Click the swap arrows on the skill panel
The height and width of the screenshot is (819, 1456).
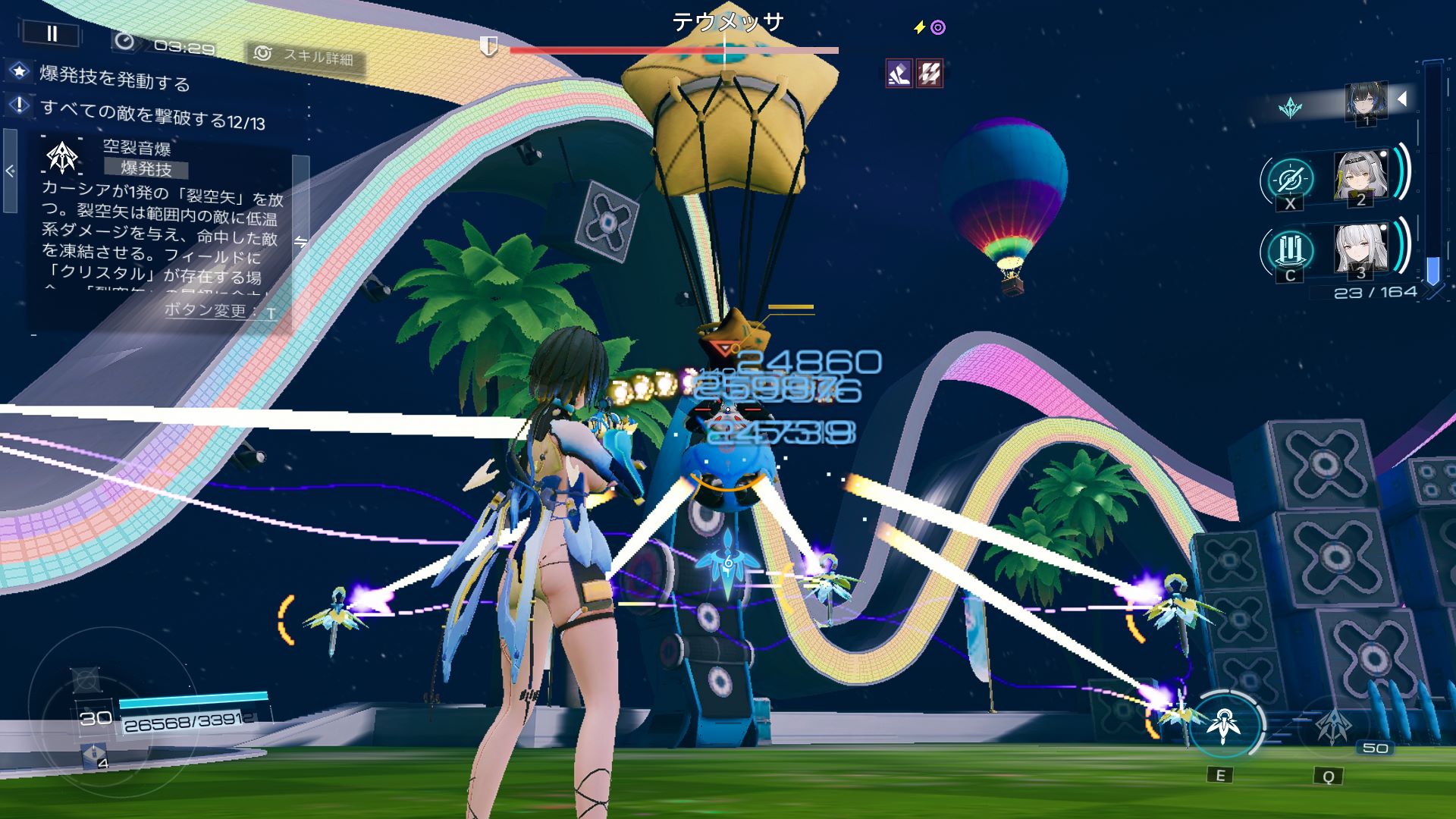[301, 242]
